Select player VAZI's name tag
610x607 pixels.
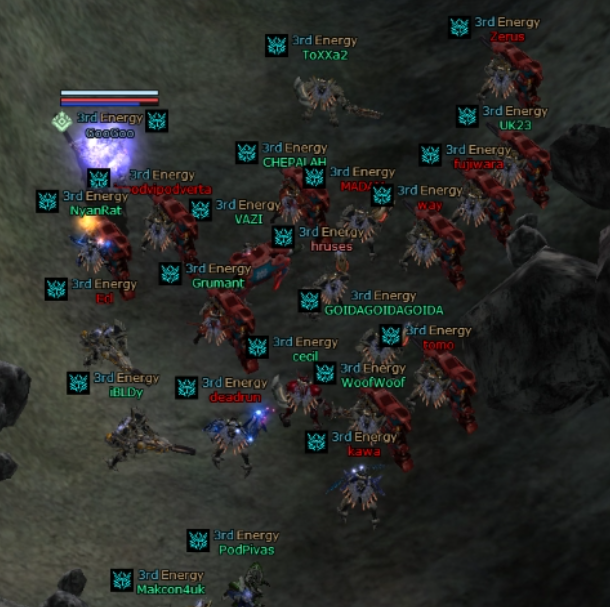point(249,219)
